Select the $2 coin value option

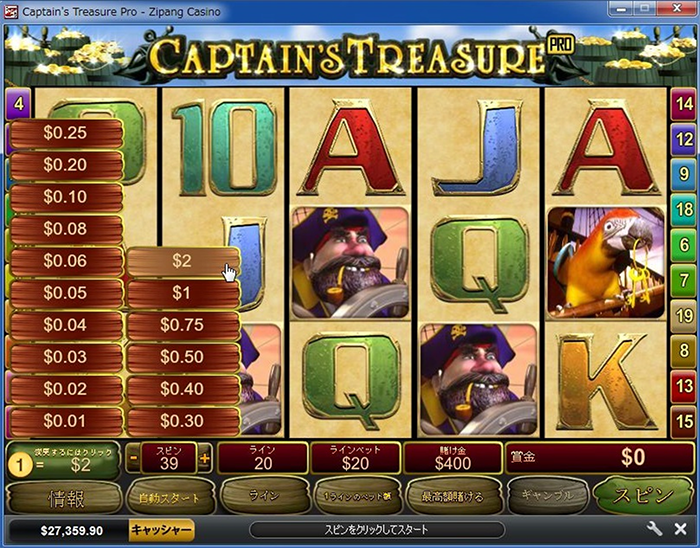pos(182,261)
